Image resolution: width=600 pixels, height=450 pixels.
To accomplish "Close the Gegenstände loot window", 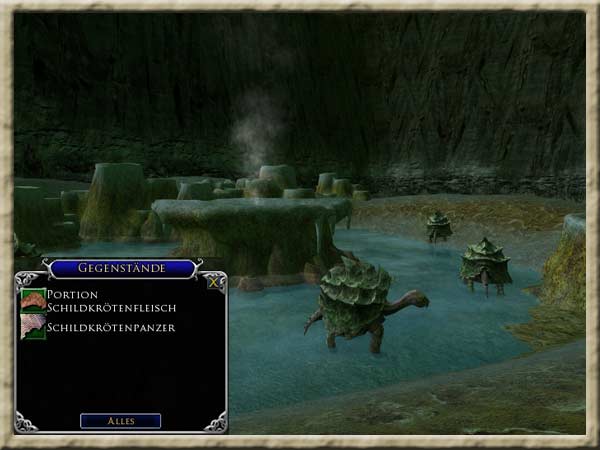I will pos(214,282).
